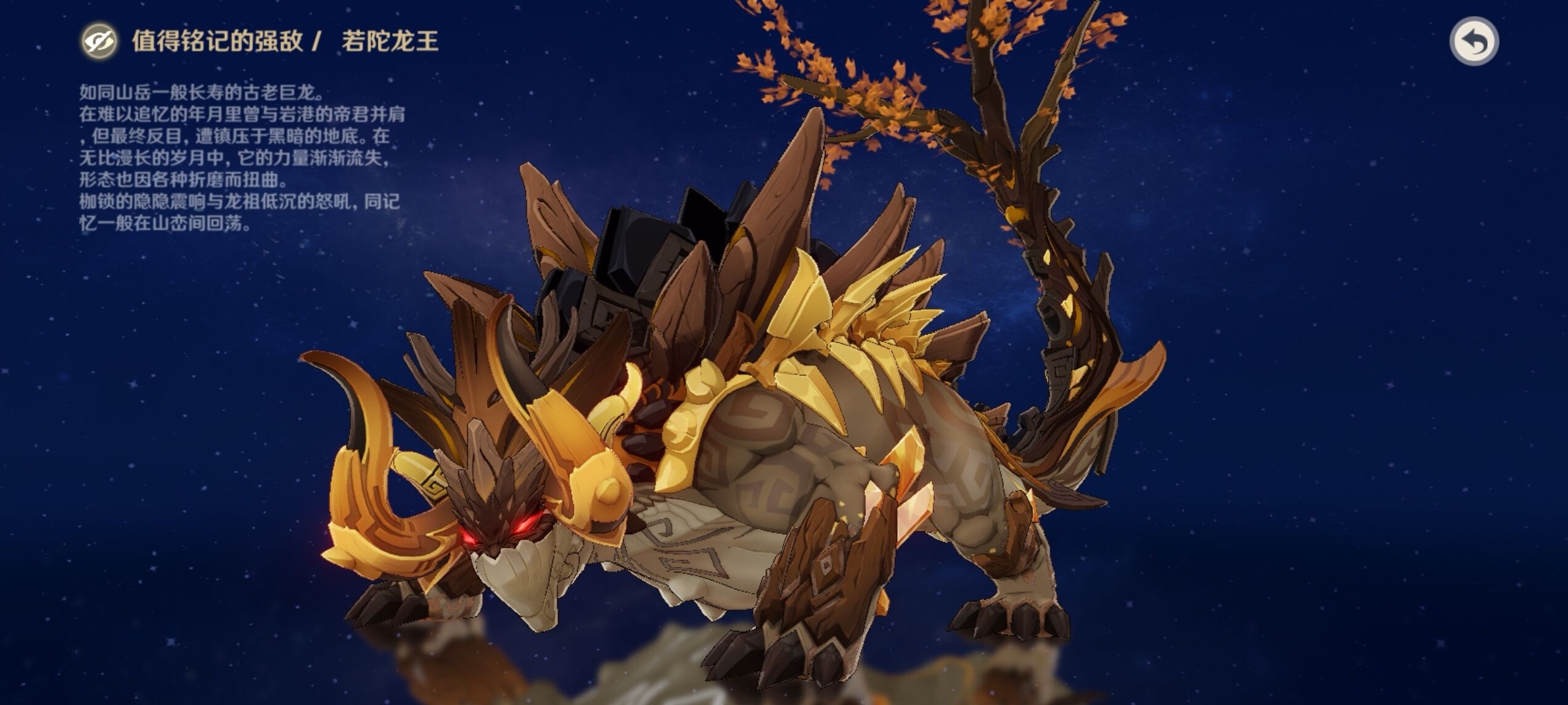Click the return arrow button
The height and width of the screenshot is (705, 1568).
point(1473,41)
